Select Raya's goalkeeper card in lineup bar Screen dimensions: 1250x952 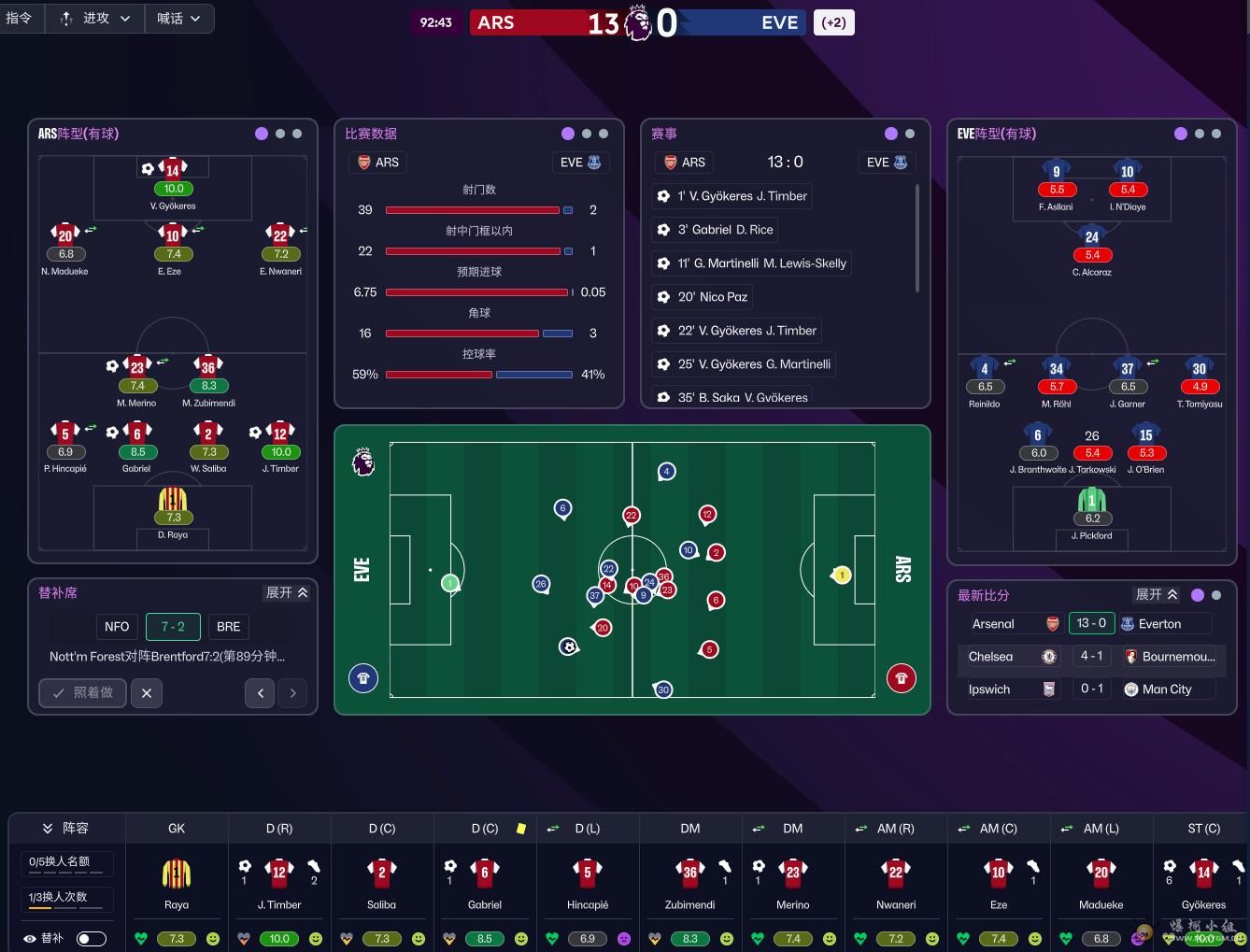pos(177,883)
